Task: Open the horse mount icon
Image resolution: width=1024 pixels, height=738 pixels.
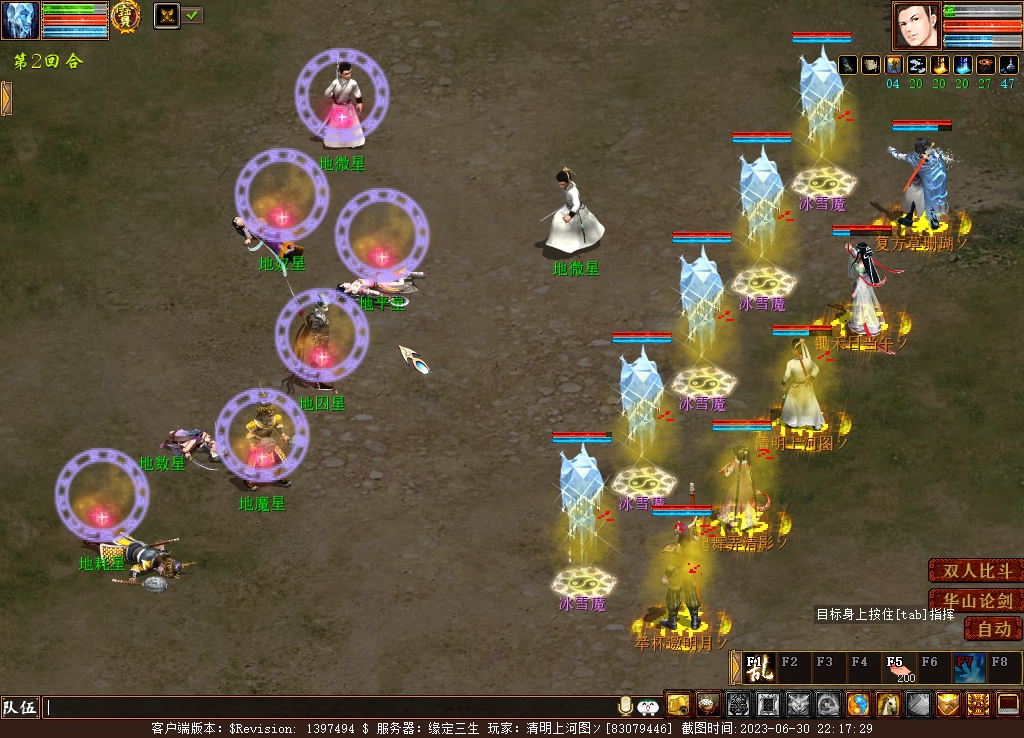Action: (x=889, y=704)
